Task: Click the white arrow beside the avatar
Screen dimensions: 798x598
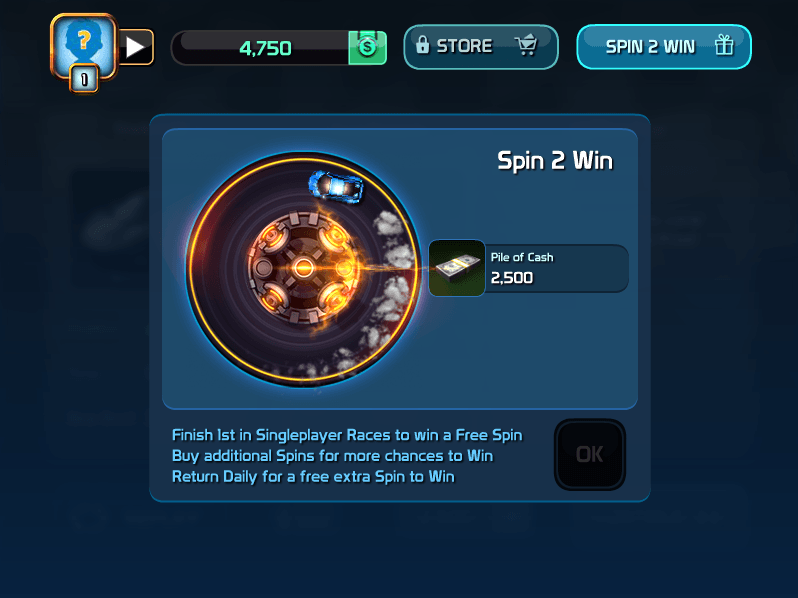Action: coord(136,46)
